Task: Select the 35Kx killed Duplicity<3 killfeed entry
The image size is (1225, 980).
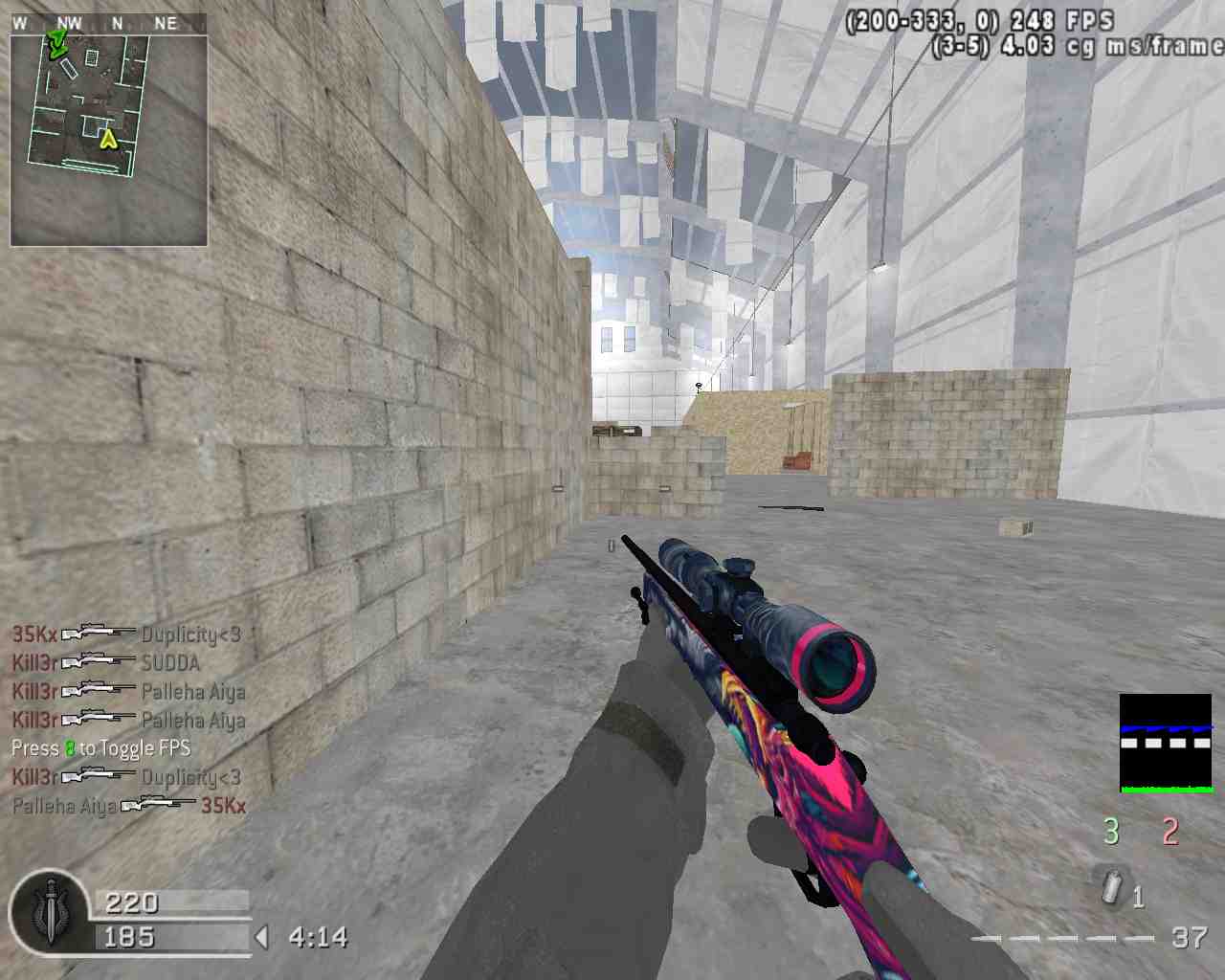Action: [126, 634]
